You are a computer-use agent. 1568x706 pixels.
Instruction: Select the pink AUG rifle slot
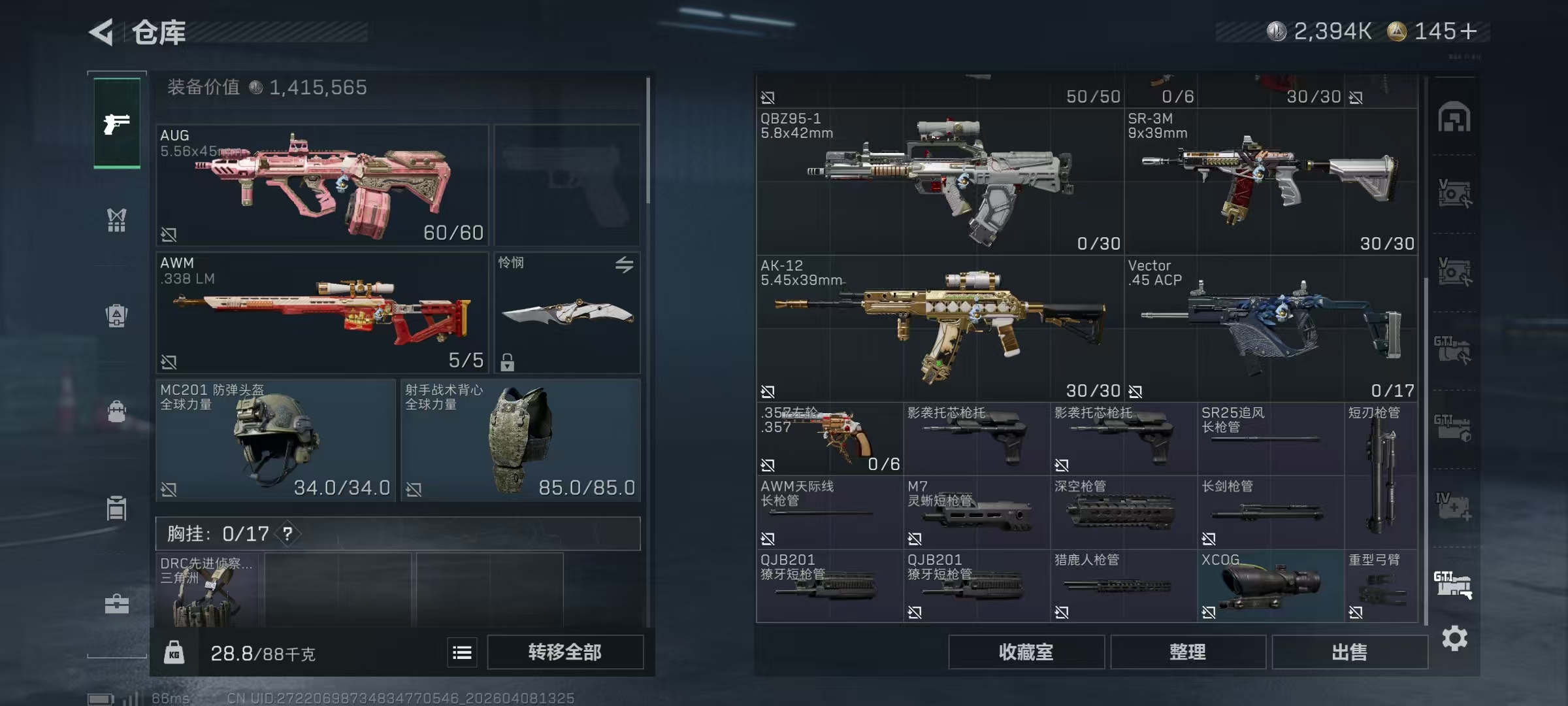[322, 185]
